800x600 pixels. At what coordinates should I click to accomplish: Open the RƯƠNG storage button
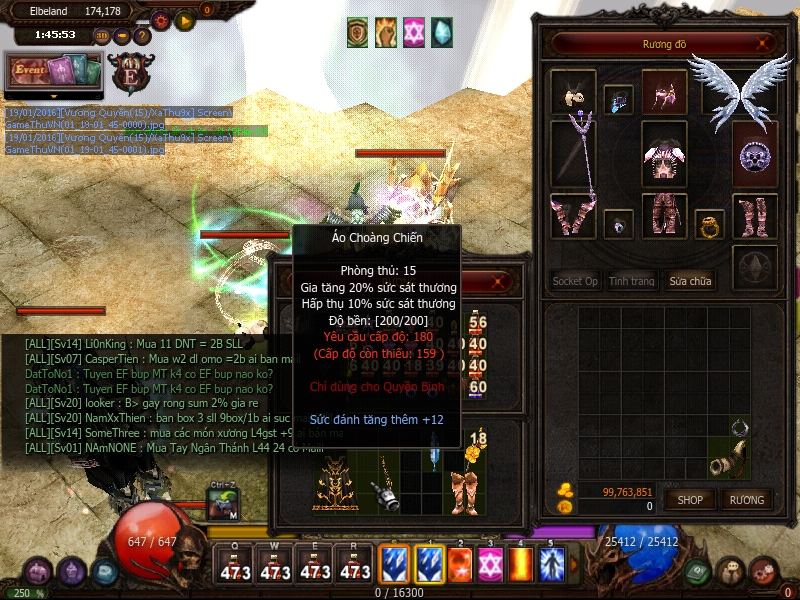coord(746,499)
